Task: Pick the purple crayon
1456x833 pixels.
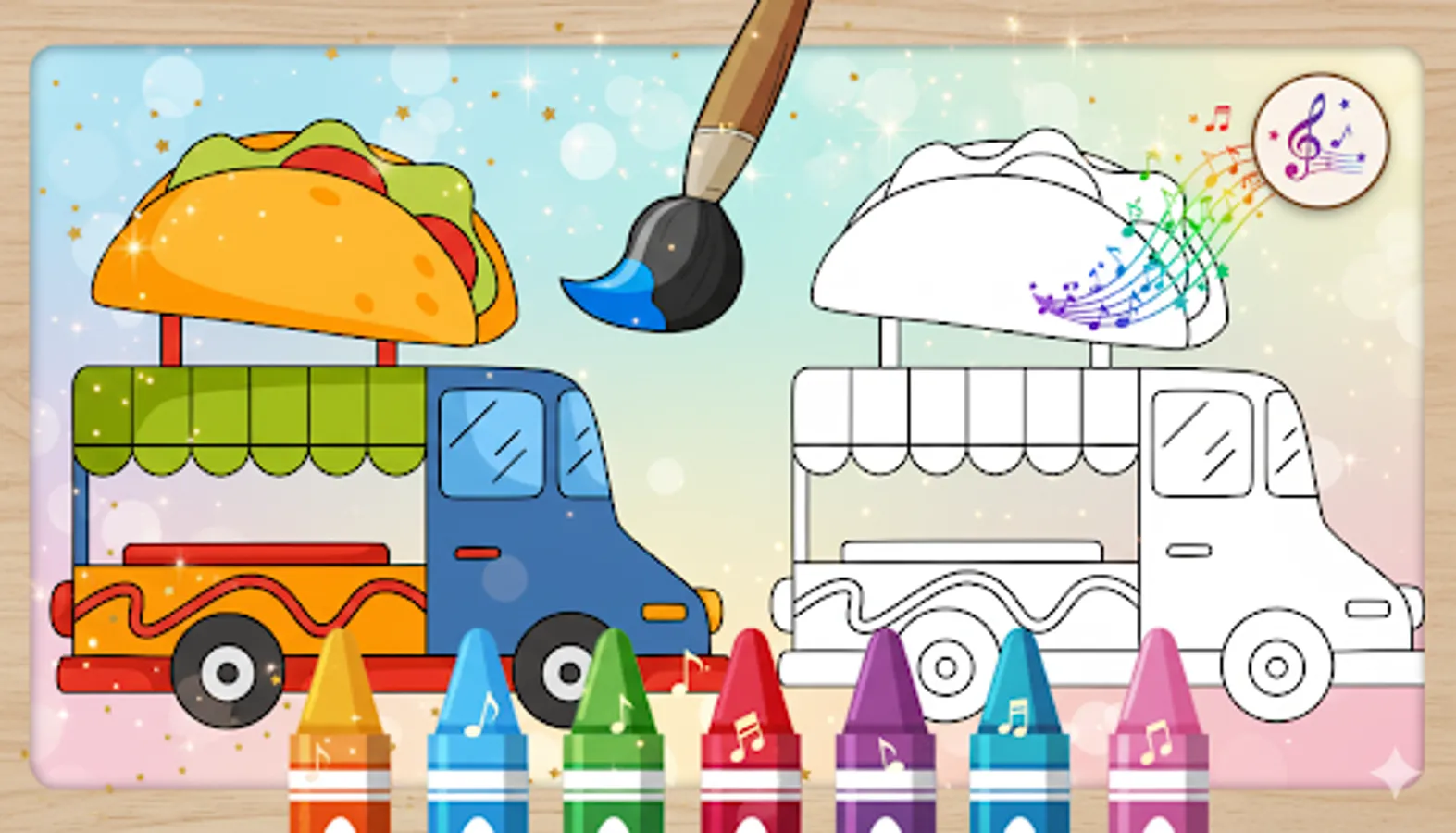Action: (886, 740)
